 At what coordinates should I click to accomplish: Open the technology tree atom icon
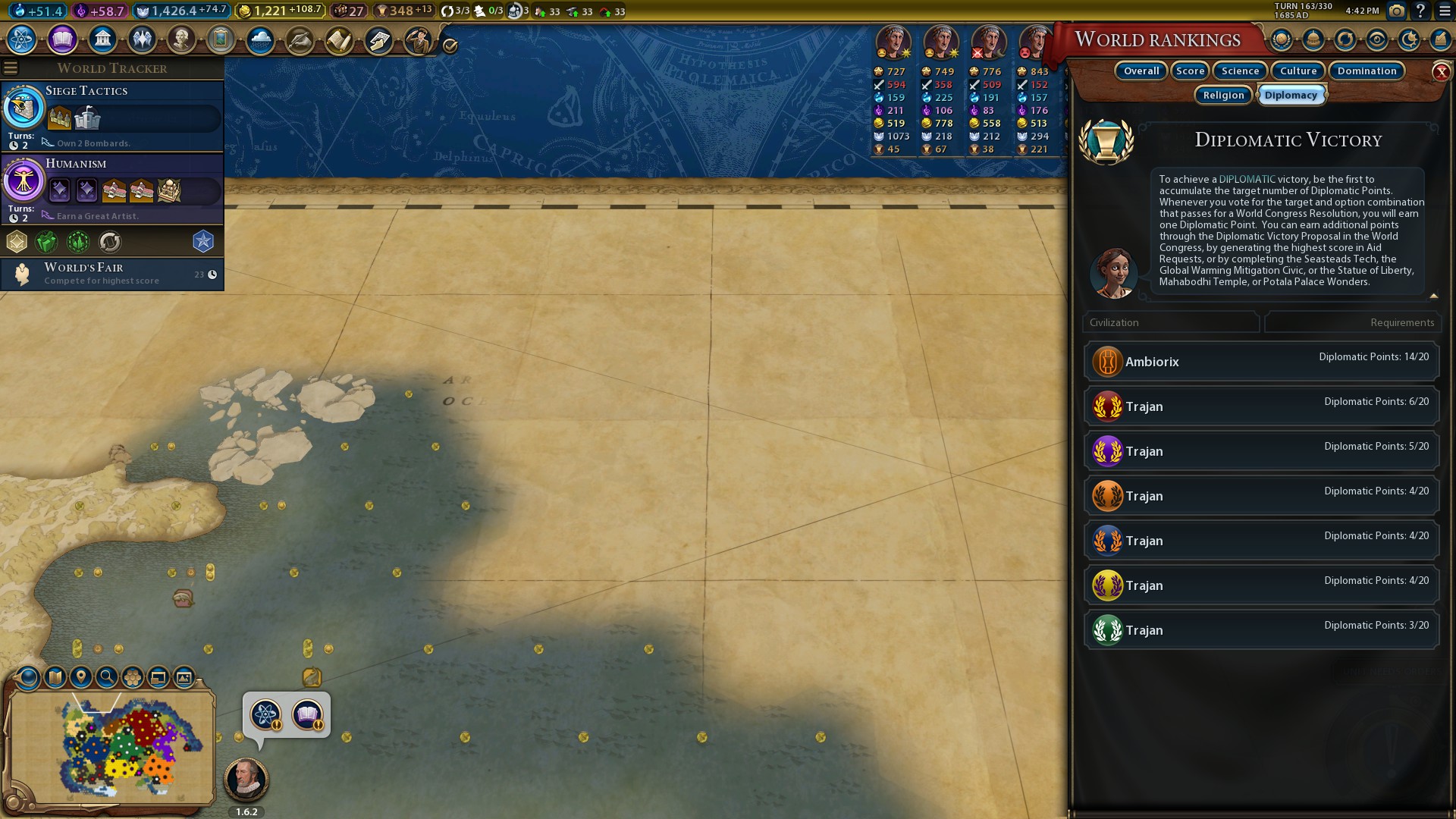point(22,39)
